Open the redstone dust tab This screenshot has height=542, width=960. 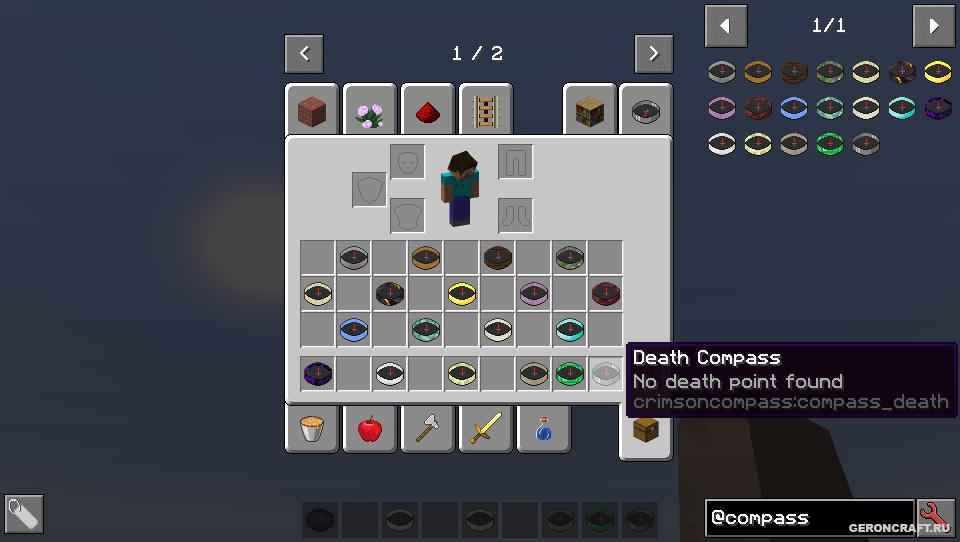pos(428,111)
